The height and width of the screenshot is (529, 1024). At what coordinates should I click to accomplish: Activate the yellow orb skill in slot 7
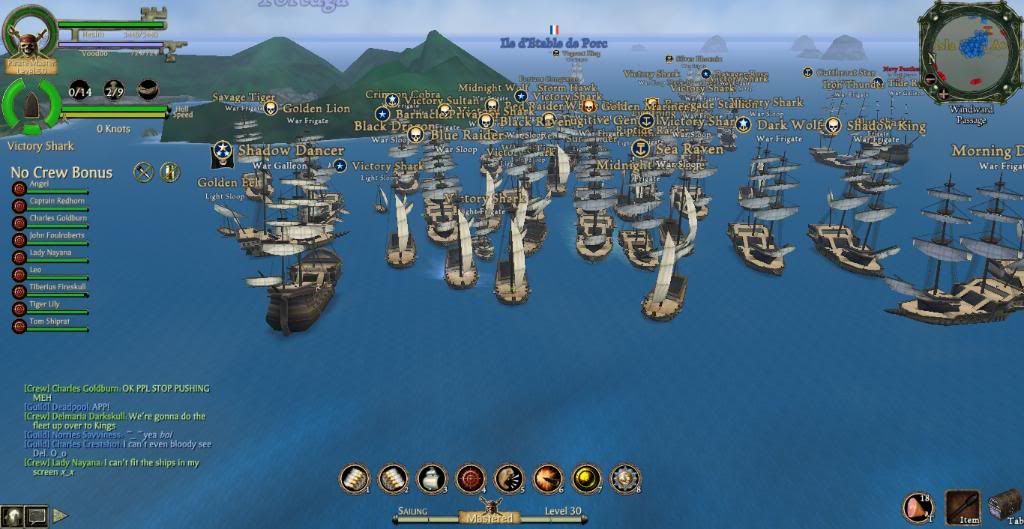click(586, 479)
